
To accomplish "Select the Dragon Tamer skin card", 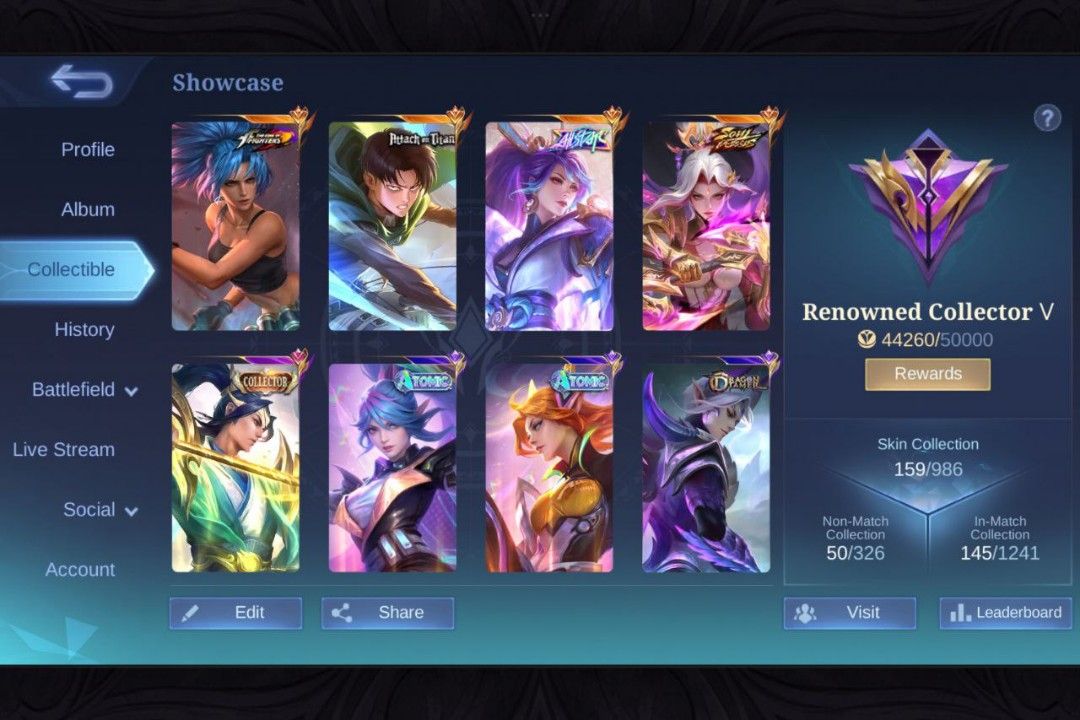I will (706, 468).
